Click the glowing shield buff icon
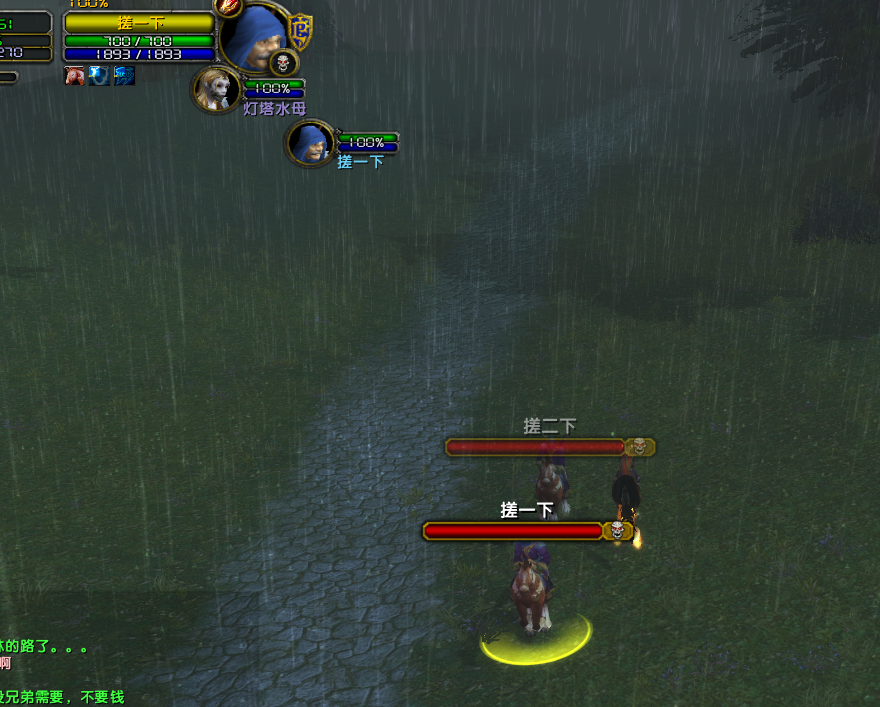880x707 pixels. (x=99, y=75)
